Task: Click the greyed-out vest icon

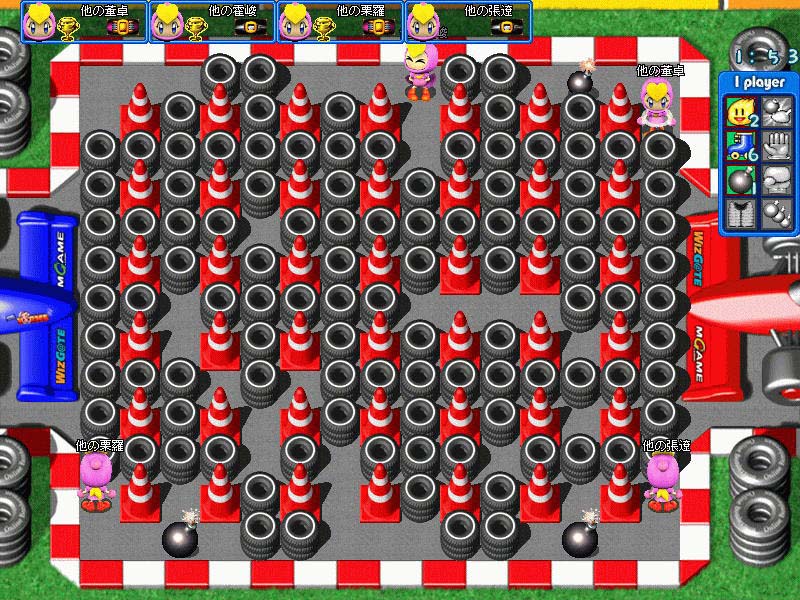Action: coord(740,216)
